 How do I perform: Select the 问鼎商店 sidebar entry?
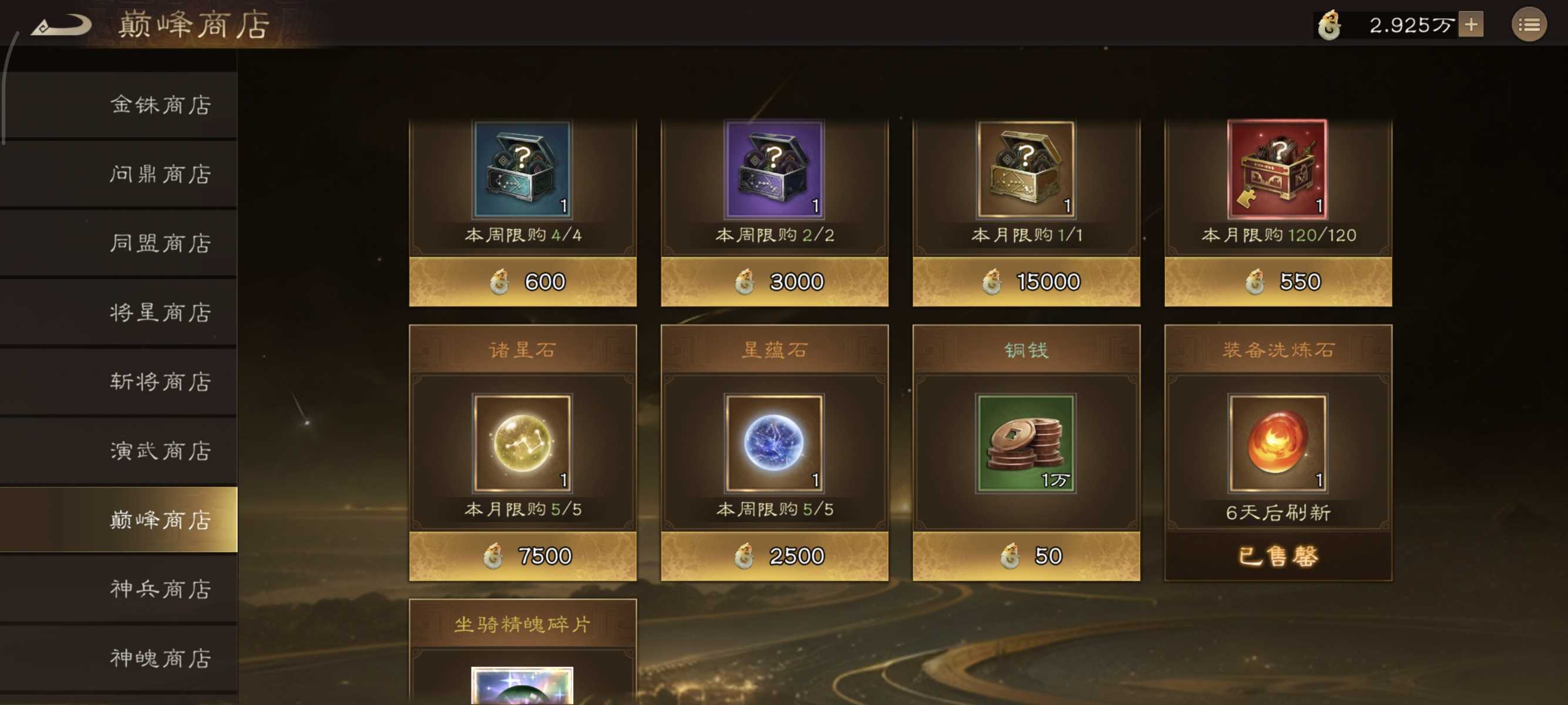(x=160, y=173)
